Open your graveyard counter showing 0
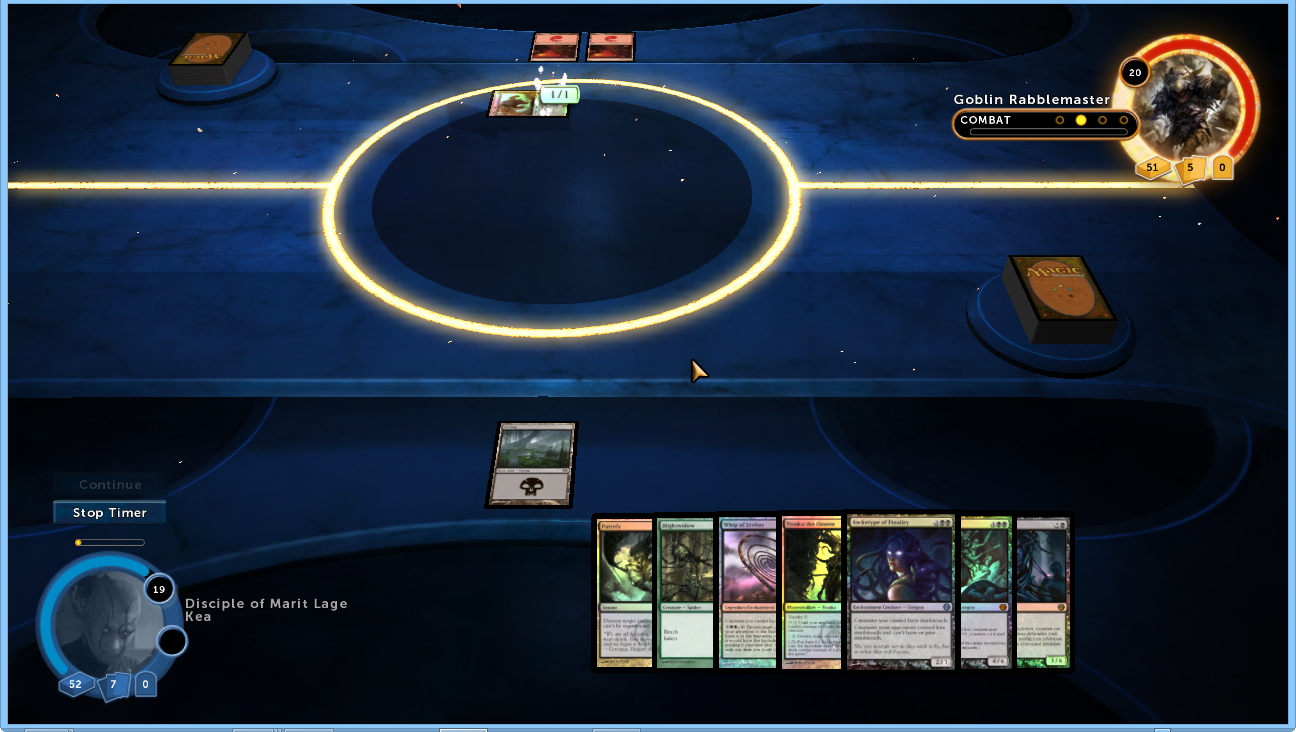Screen dimensions: 1296x732 point(146,685)
